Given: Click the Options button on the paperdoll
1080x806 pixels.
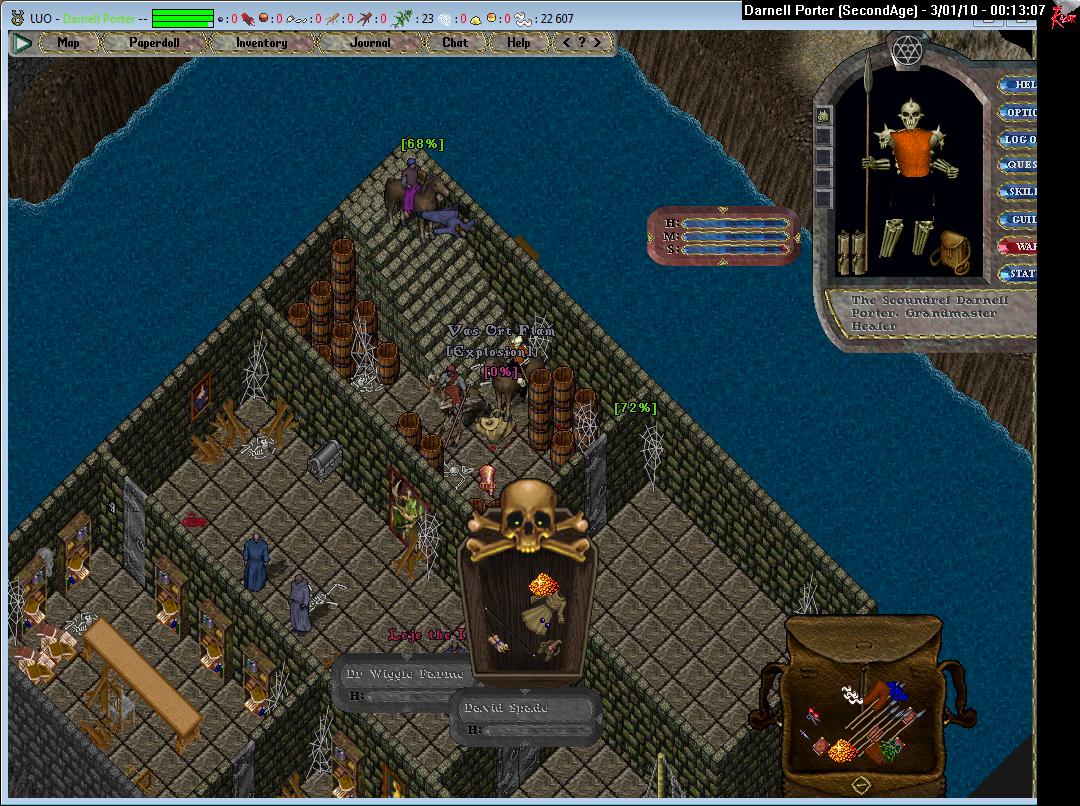Looking at the screenshot, I should (1018, 112).
